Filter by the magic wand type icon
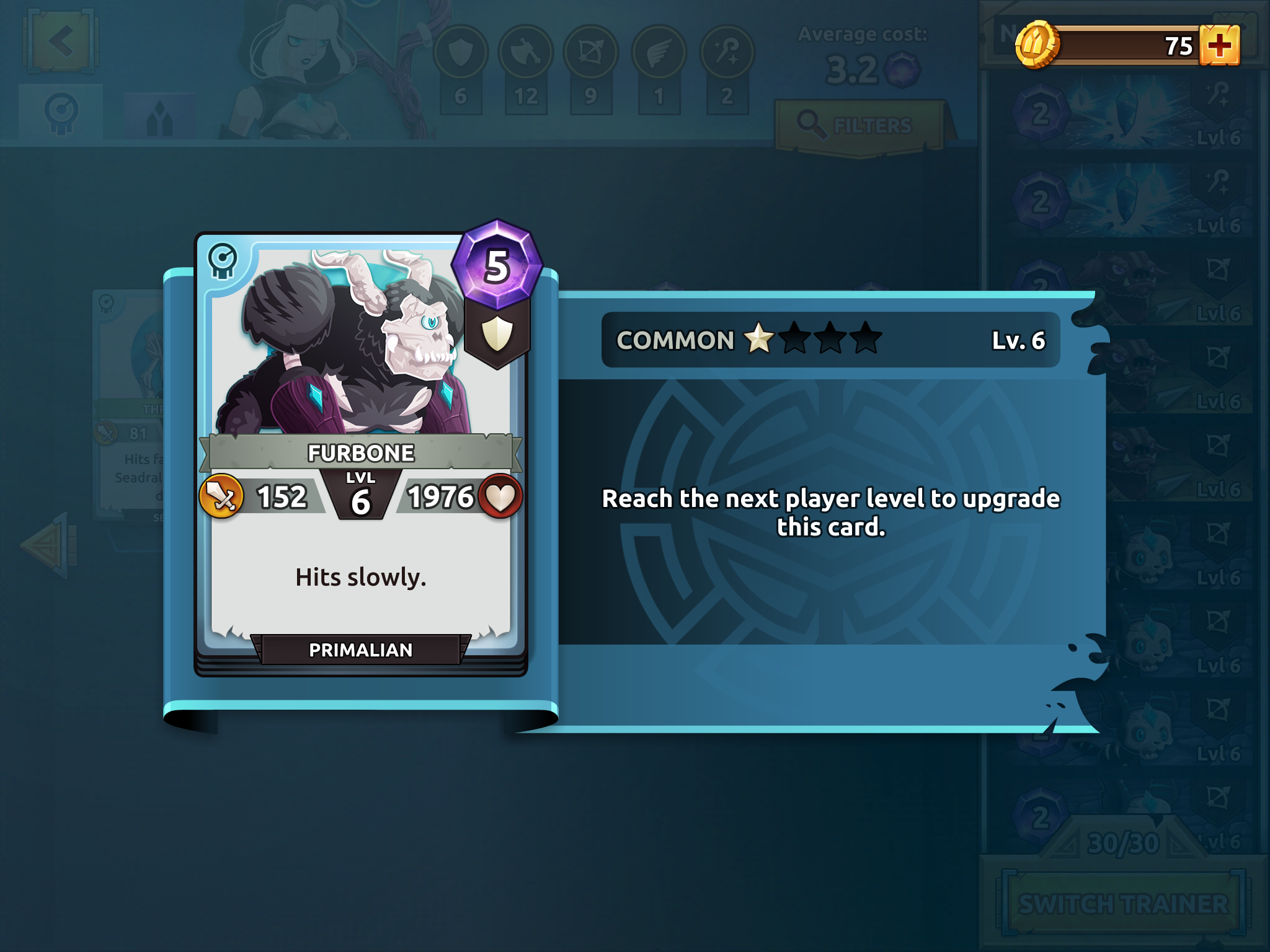The width and height of the screenshot is (1270, 952). point(727,53)
